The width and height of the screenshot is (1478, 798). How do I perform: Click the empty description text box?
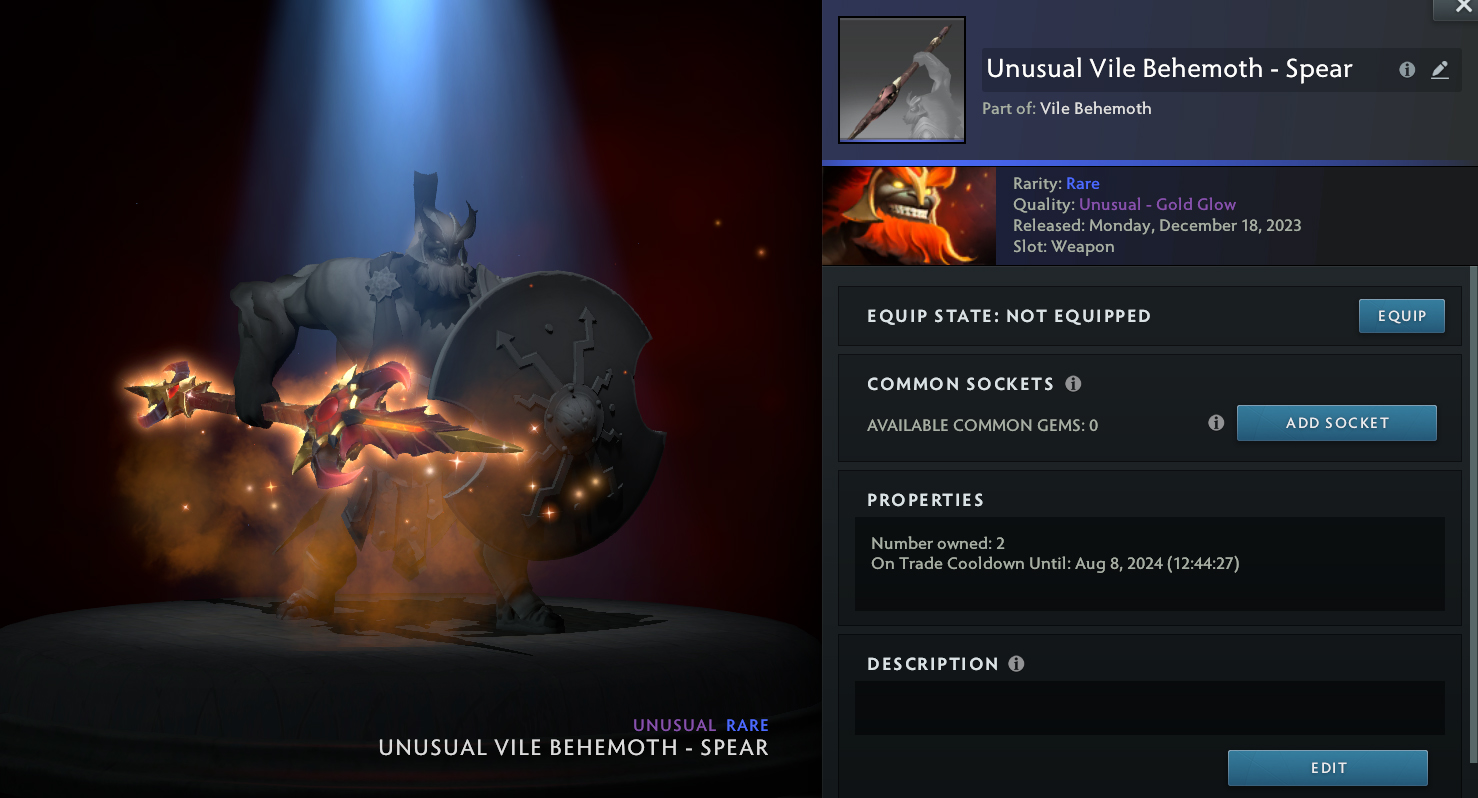(x=1149, y=708)
